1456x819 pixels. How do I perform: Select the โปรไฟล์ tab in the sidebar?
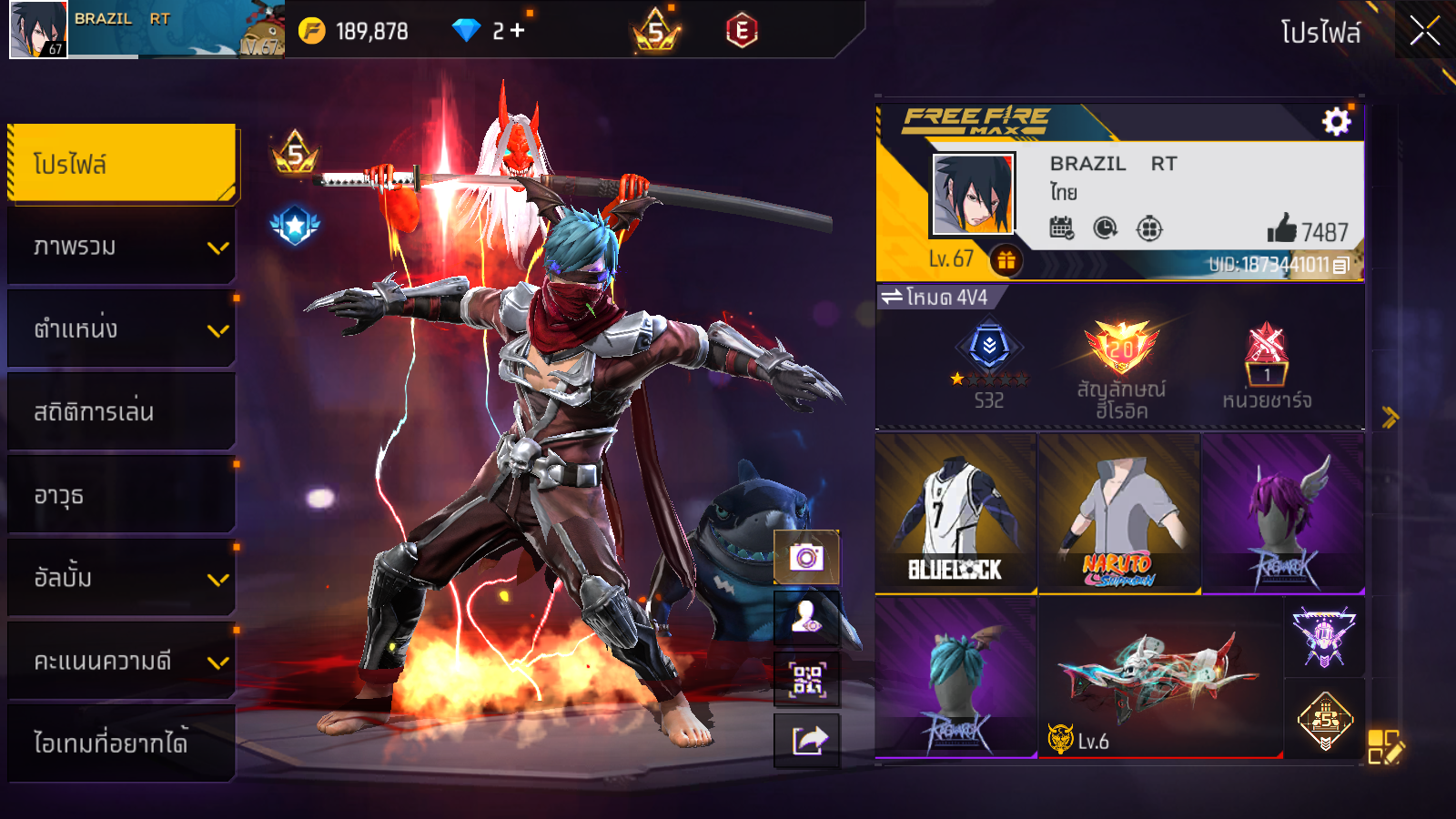tap(121, 164)
